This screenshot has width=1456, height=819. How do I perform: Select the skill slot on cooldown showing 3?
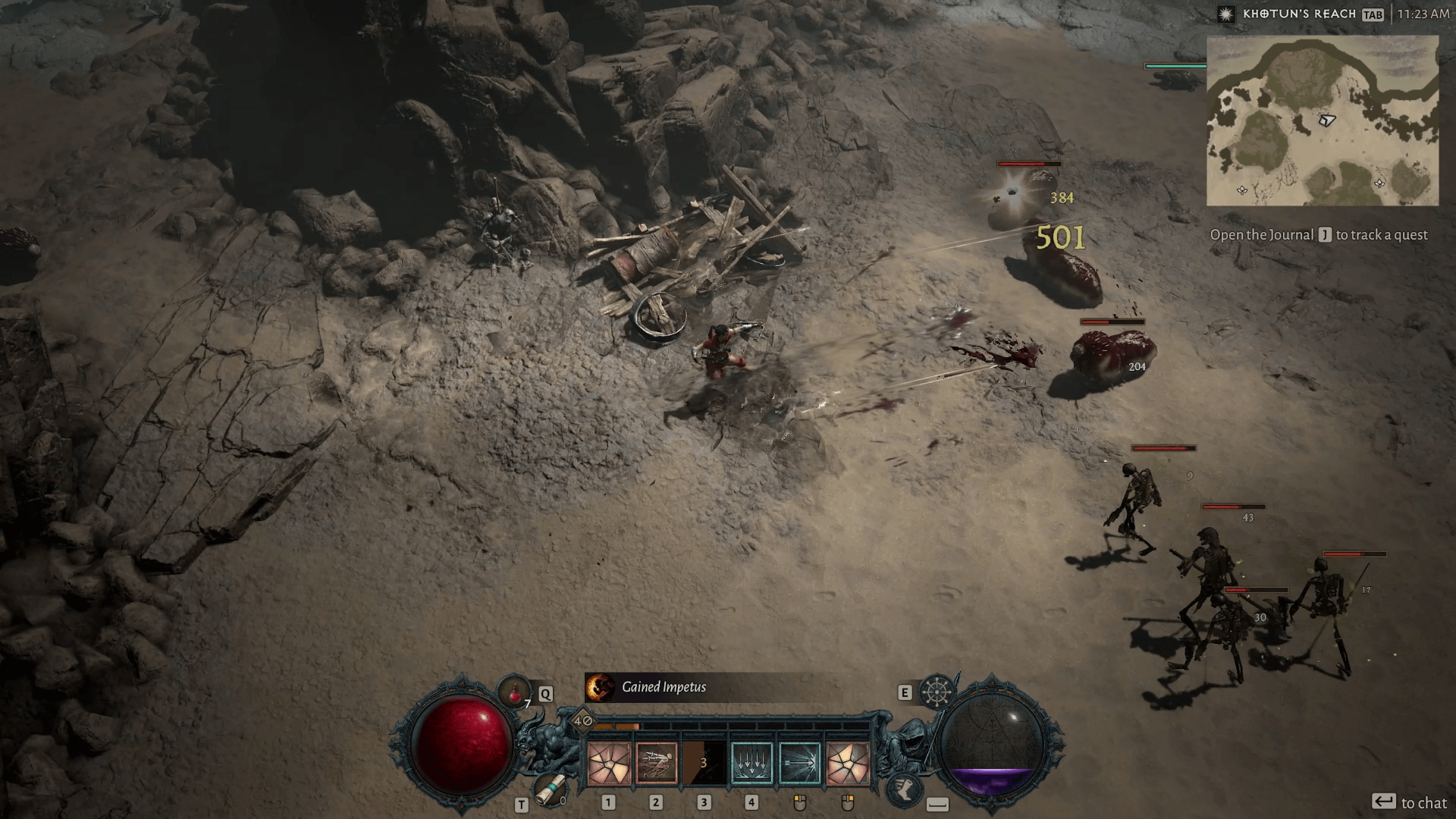point(704,762)
